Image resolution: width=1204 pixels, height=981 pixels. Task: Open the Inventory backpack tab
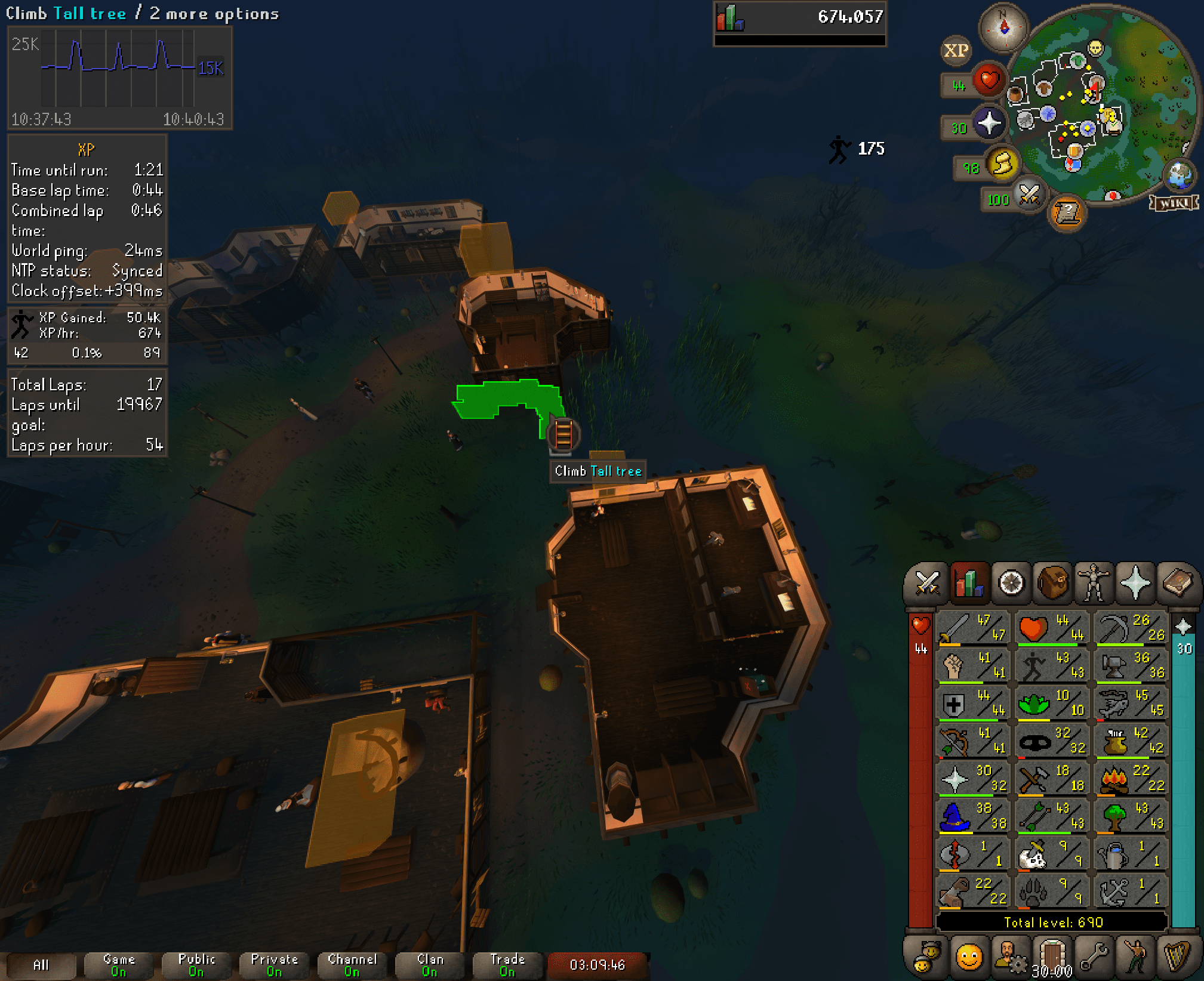[1053, 583]
